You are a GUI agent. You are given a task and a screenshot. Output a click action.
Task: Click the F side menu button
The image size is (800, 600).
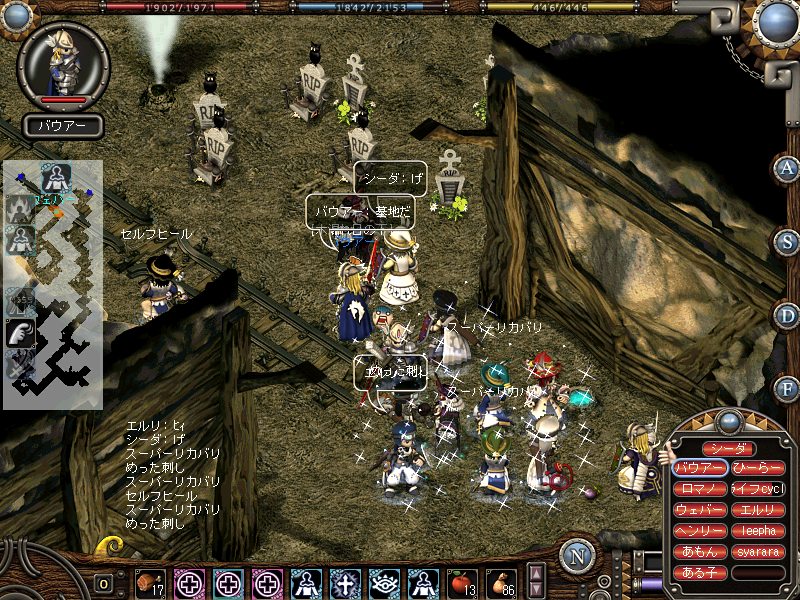click(x=787, y=388)
